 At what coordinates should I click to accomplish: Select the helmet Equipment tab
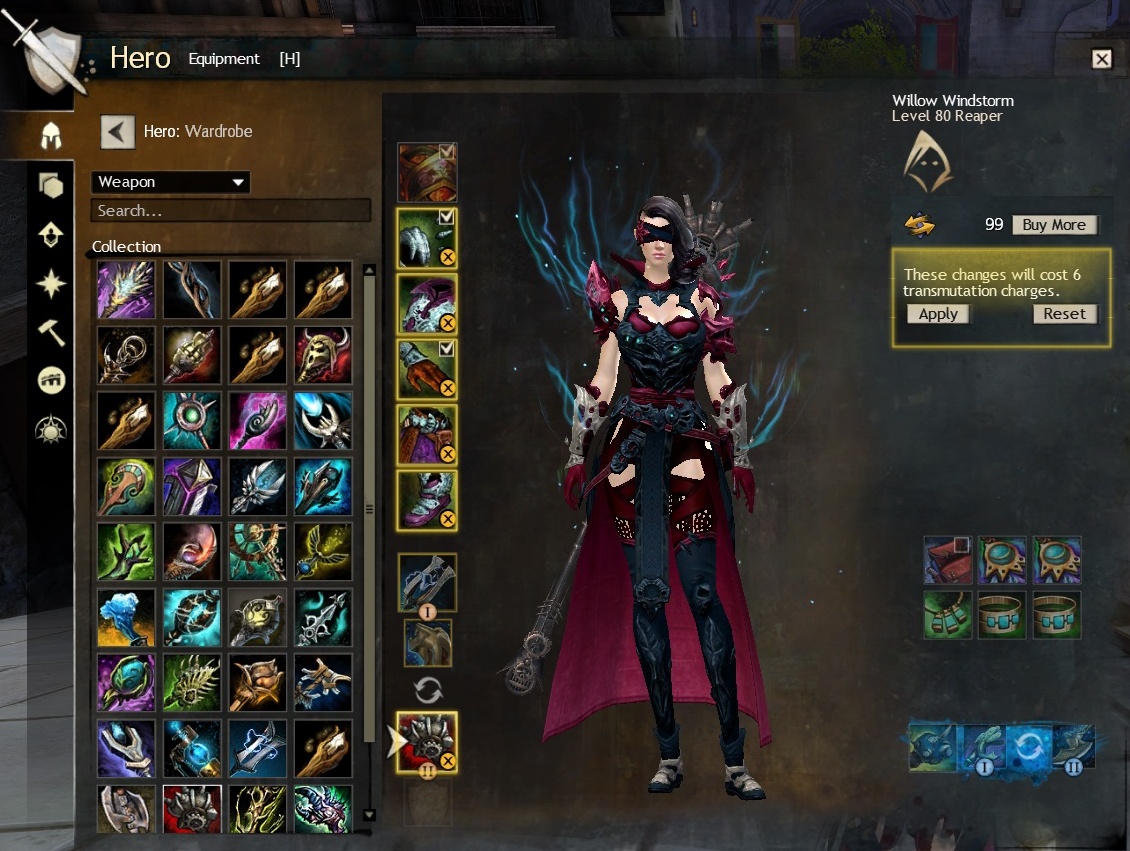51,135
